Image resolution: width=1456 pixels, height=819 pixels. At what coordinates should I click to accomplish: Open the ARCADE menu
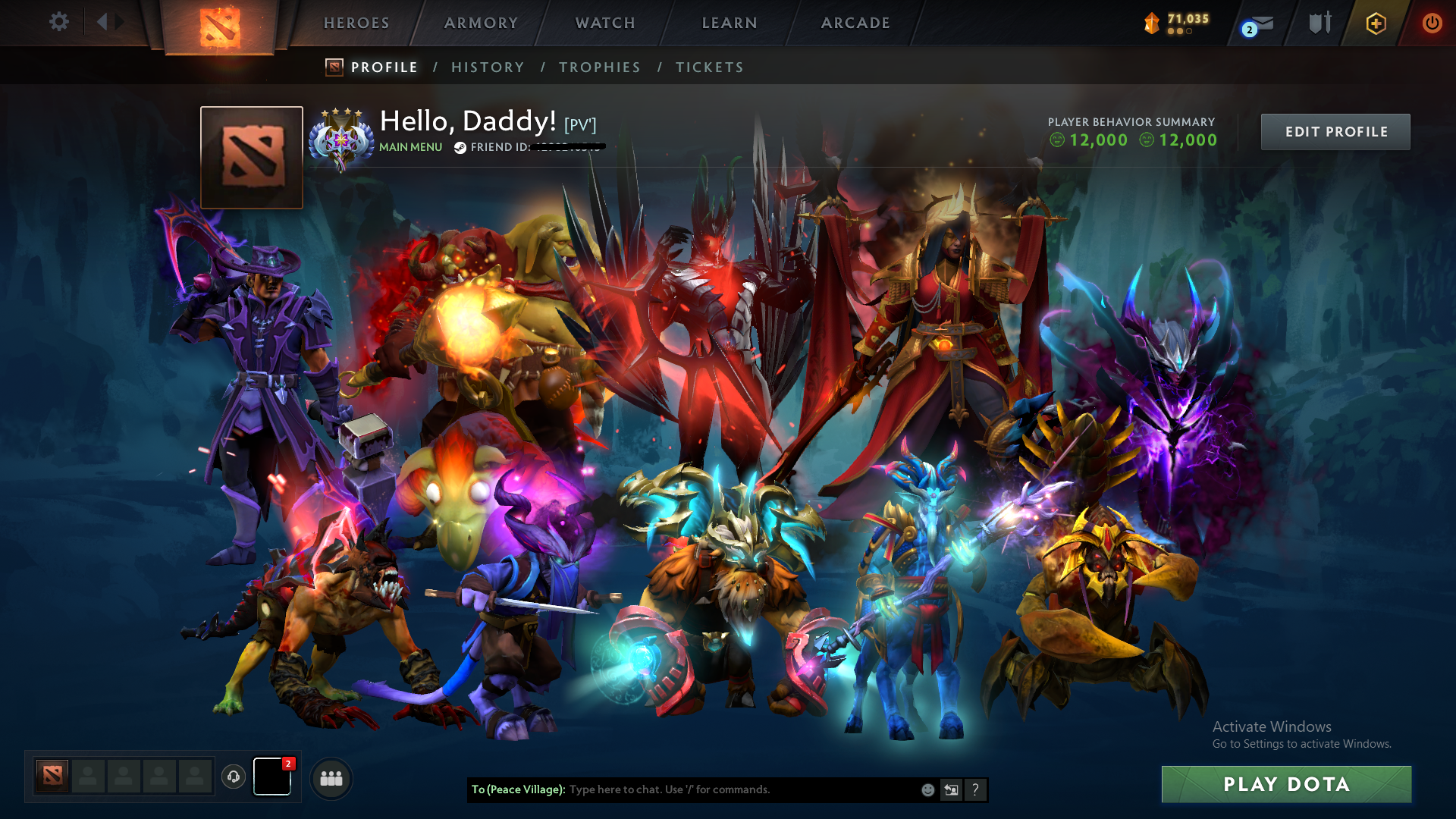(x=855, y=23)
